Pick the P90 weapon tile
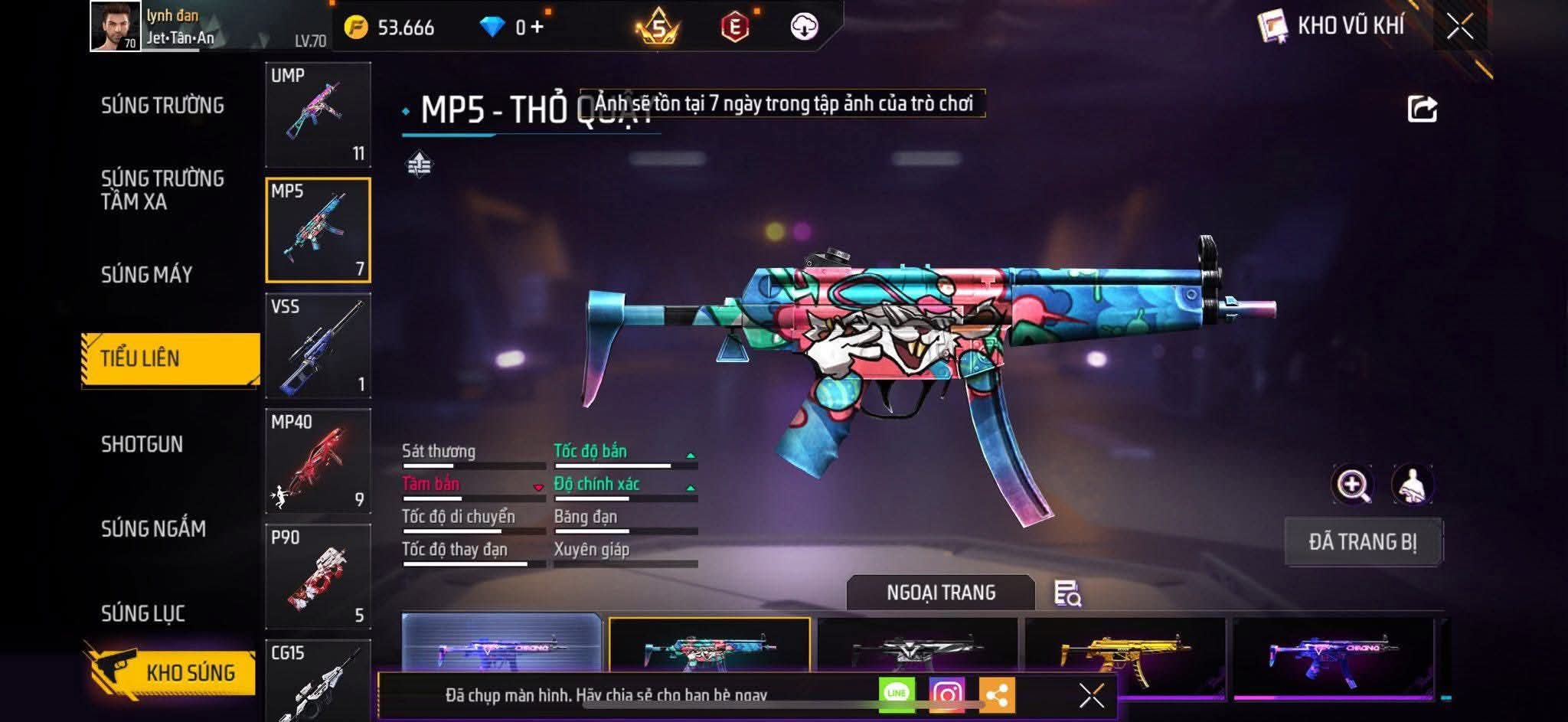Image resolution: width=1568 pixels, height=722 pixels. (x=318, y=577)
